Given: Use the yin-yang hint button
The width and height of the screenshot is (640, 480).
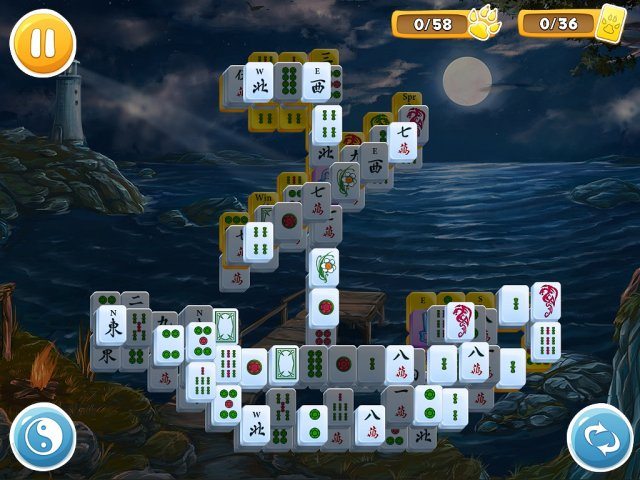Looking at the screenshot, I should click(x=43, y=438).
